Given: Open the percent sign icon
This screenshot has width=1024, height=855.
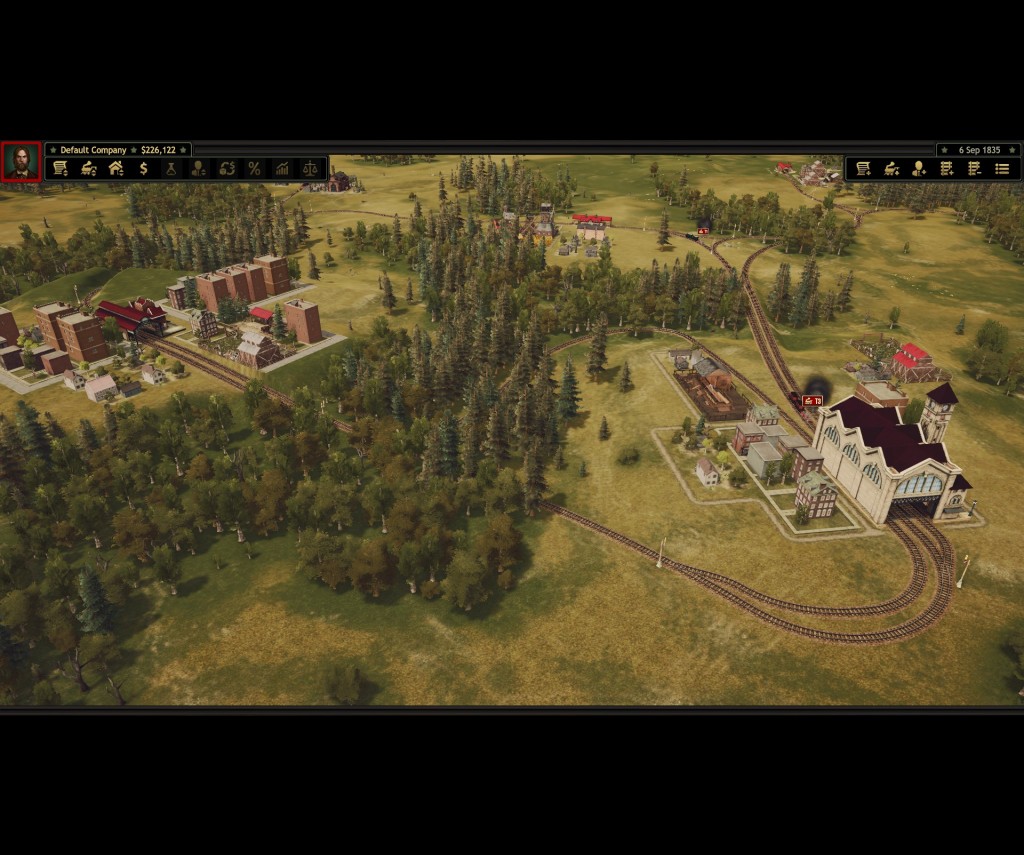Looking at the screenshot, I should click(x=254, y=169).
